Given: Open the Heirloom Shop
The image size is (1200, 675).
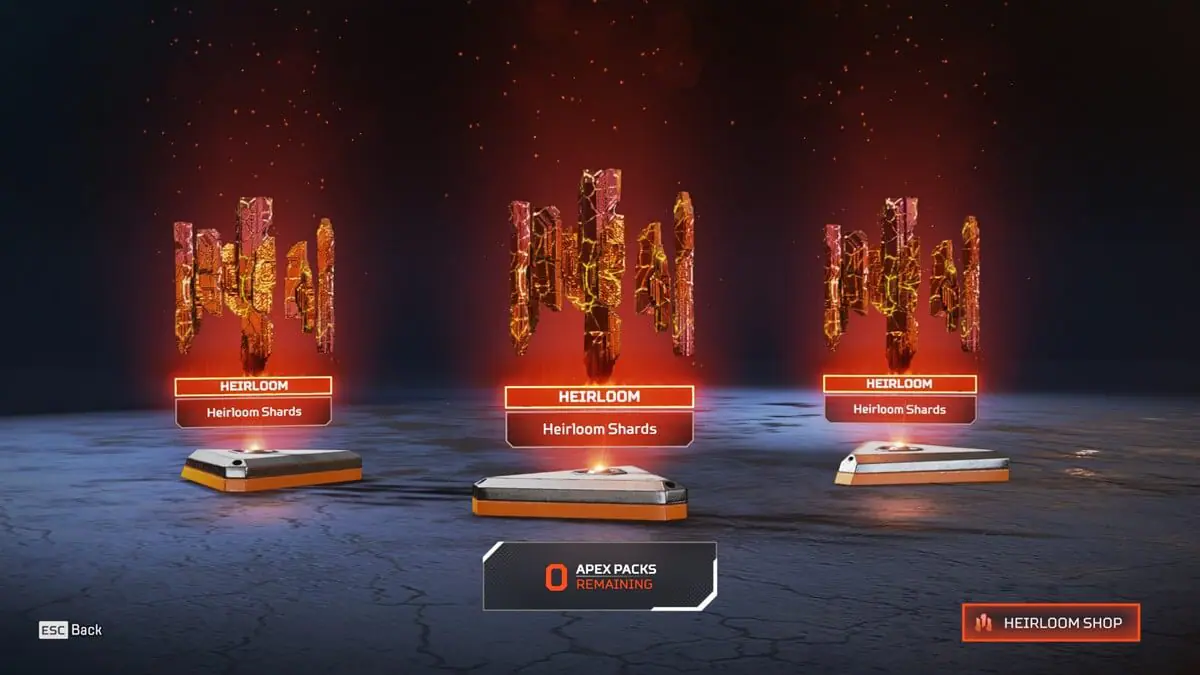Looking at the screenshot, I should [1051, 623].
